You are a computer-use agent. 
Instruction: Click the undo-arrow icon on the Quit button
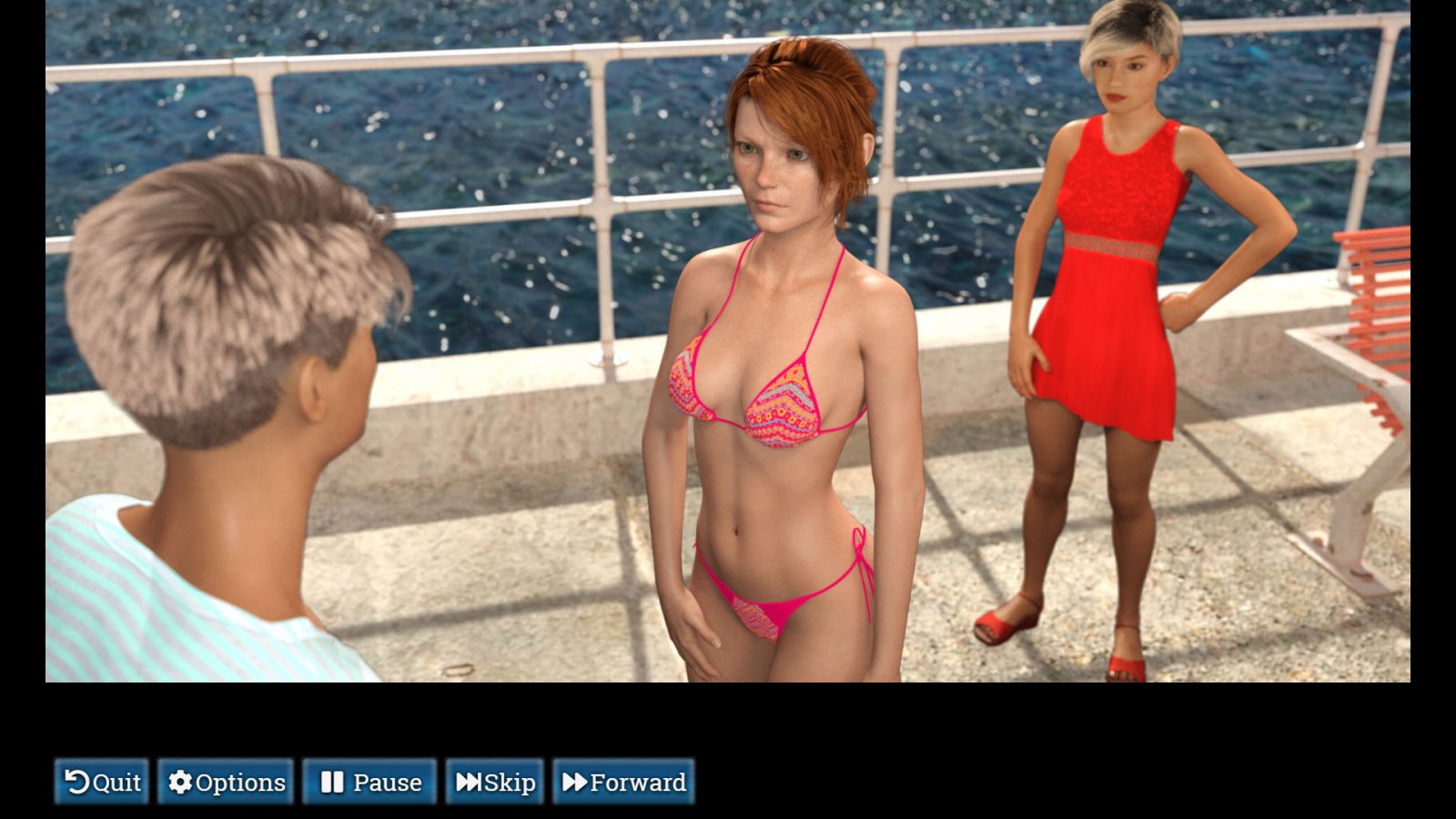76,782
